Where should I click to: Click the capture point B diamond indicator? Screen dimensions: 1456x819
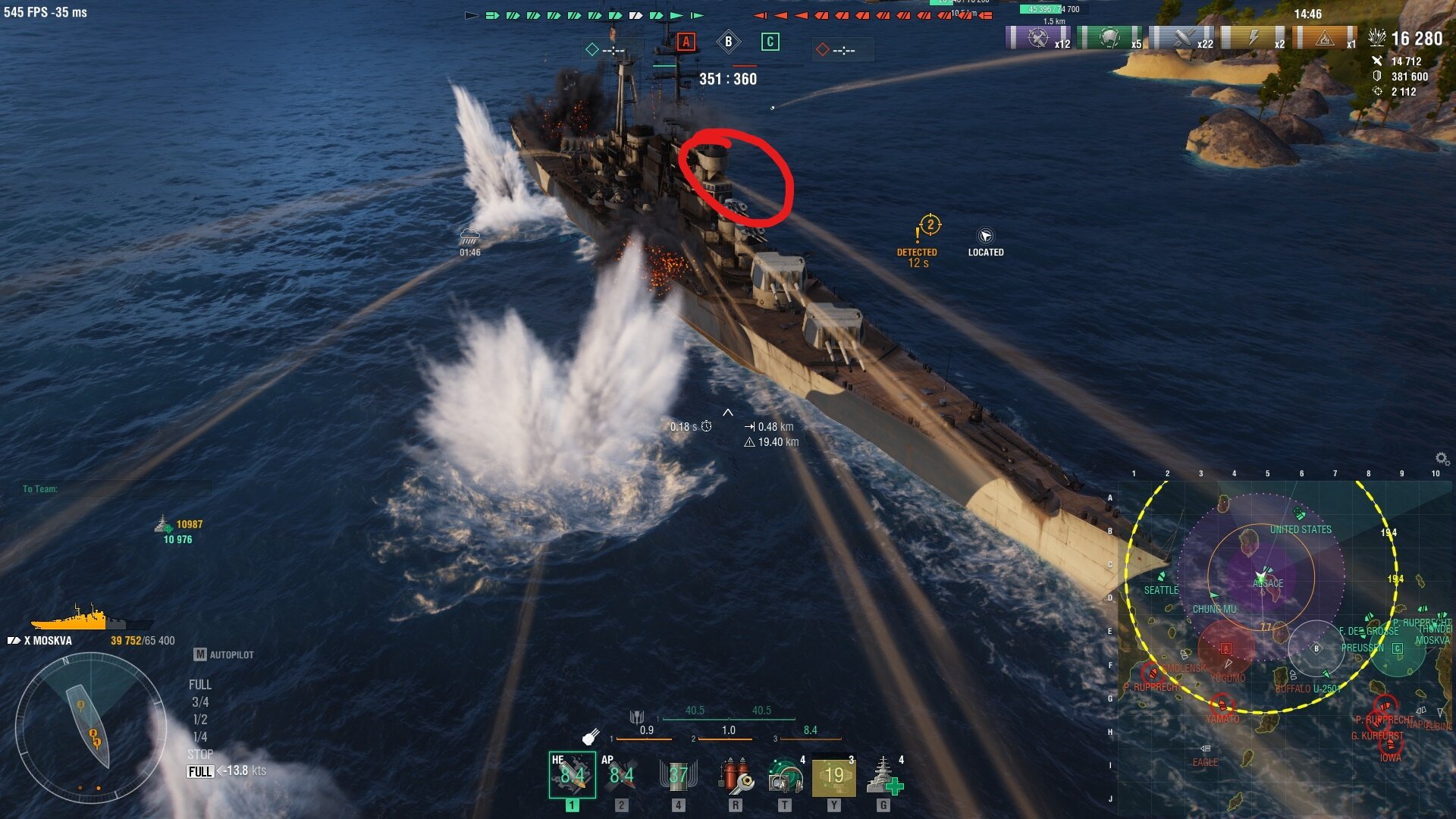pyautogui.click(x=728, y=42)
